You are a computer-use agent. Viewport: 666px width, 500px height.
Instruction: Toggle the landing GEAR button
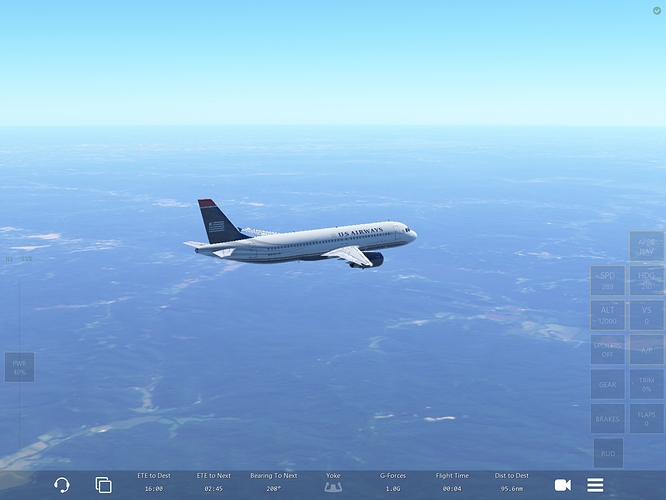click(x=607, y=384)
